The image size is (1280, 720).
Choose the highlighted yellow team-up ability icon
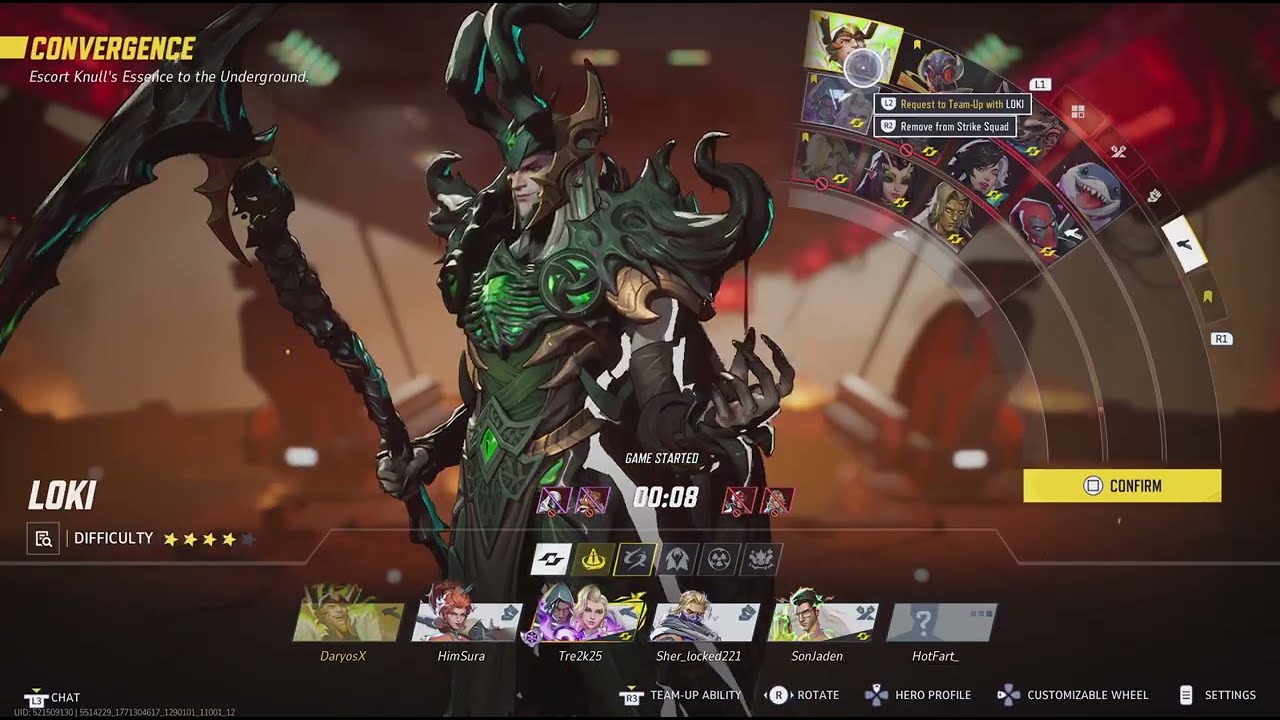[592, 559]
